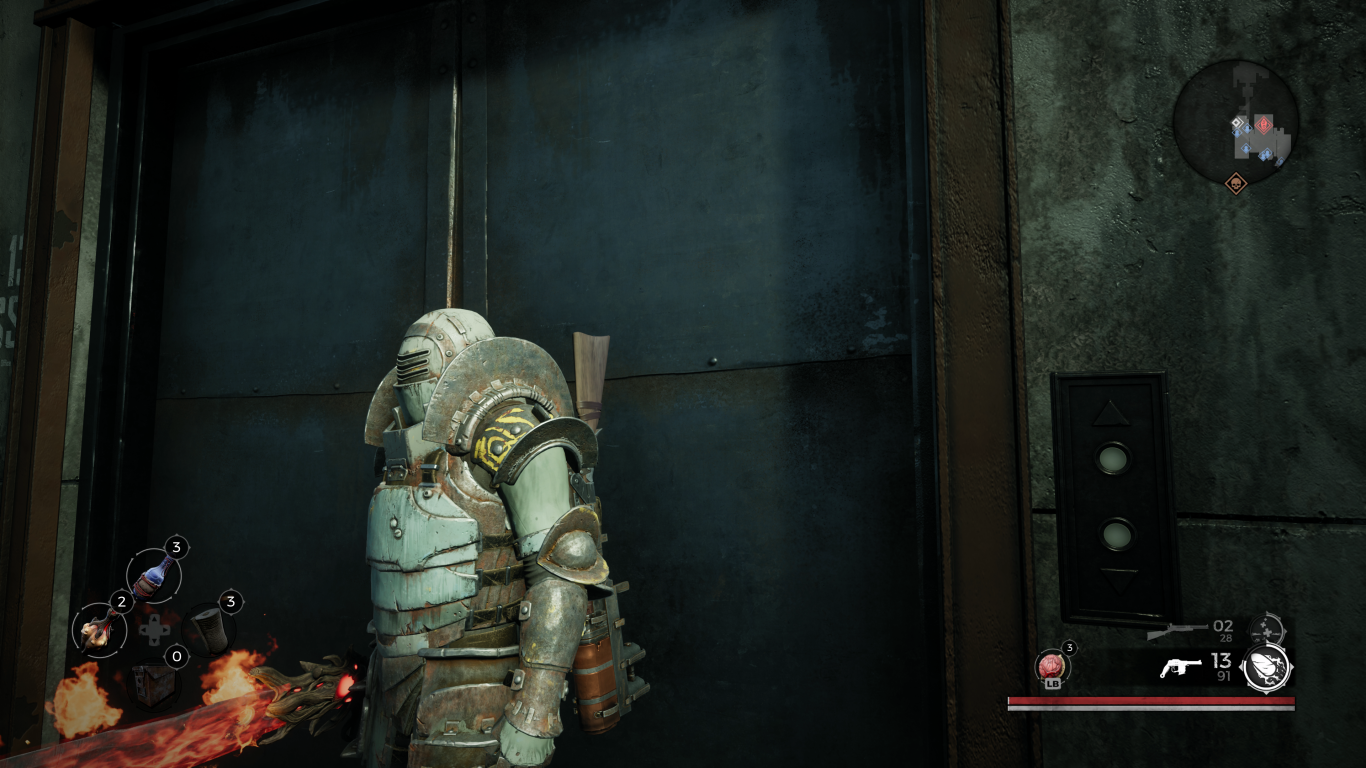This screenshot has height=768, width=1366.
Task: Select the red event marker on the minimap
Action: tap(1264, 124)
